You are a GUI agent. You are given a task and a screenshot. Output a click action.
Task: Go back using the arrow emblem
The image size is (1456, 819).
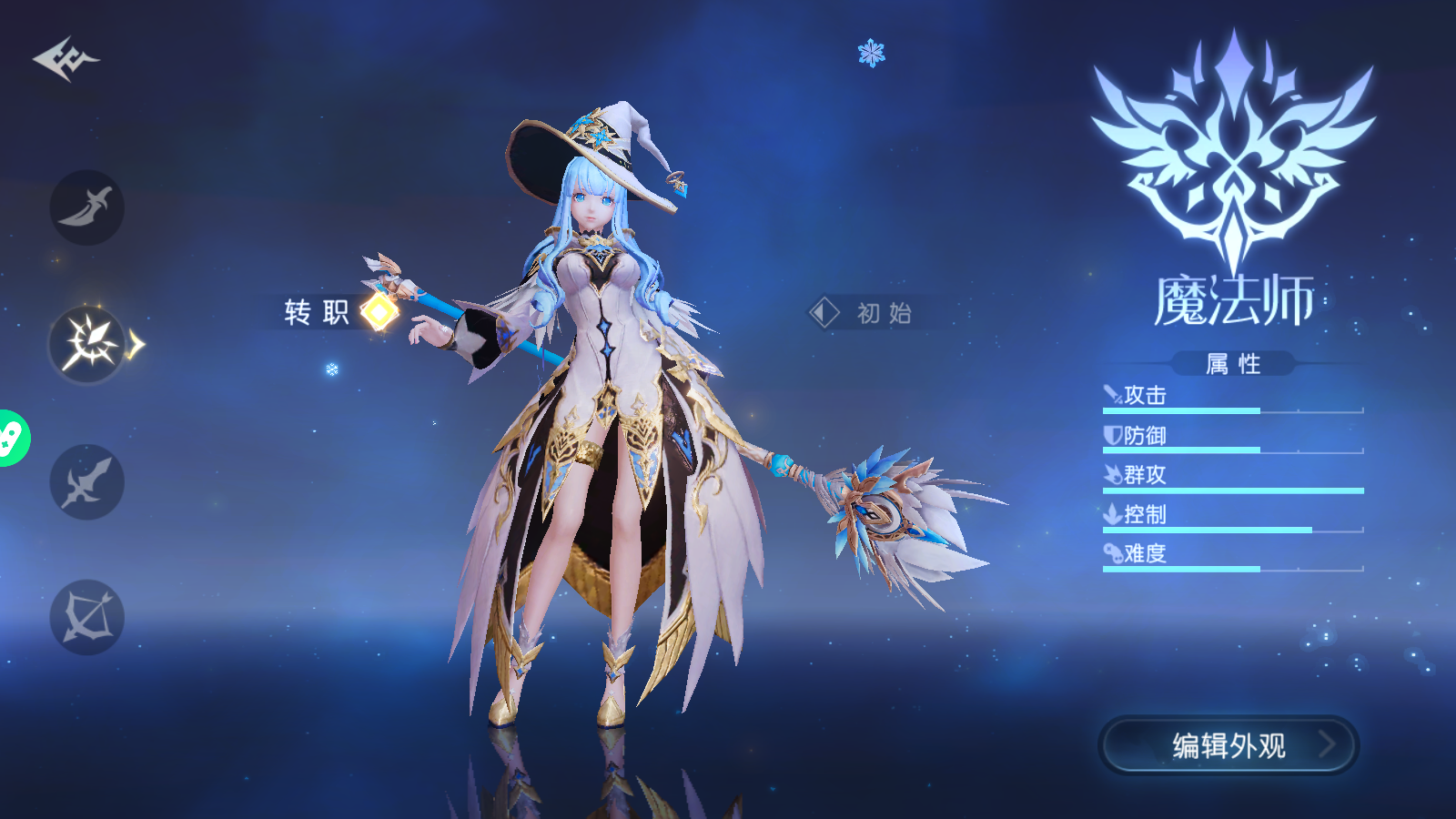[x=66, y=60]
